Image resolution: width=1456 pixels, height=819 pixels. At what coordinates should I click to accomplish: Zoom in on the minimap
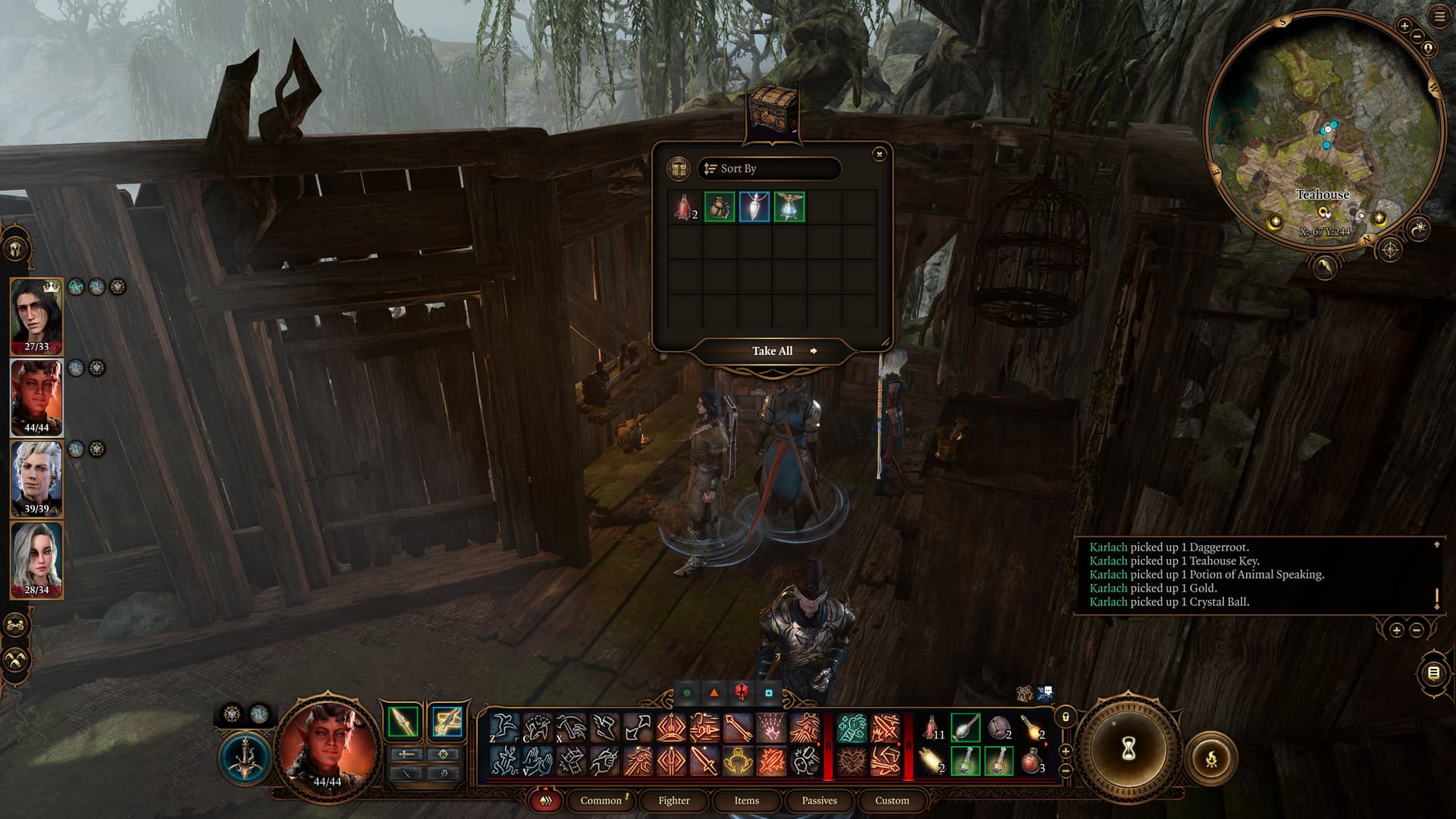tap(1404, 27)
